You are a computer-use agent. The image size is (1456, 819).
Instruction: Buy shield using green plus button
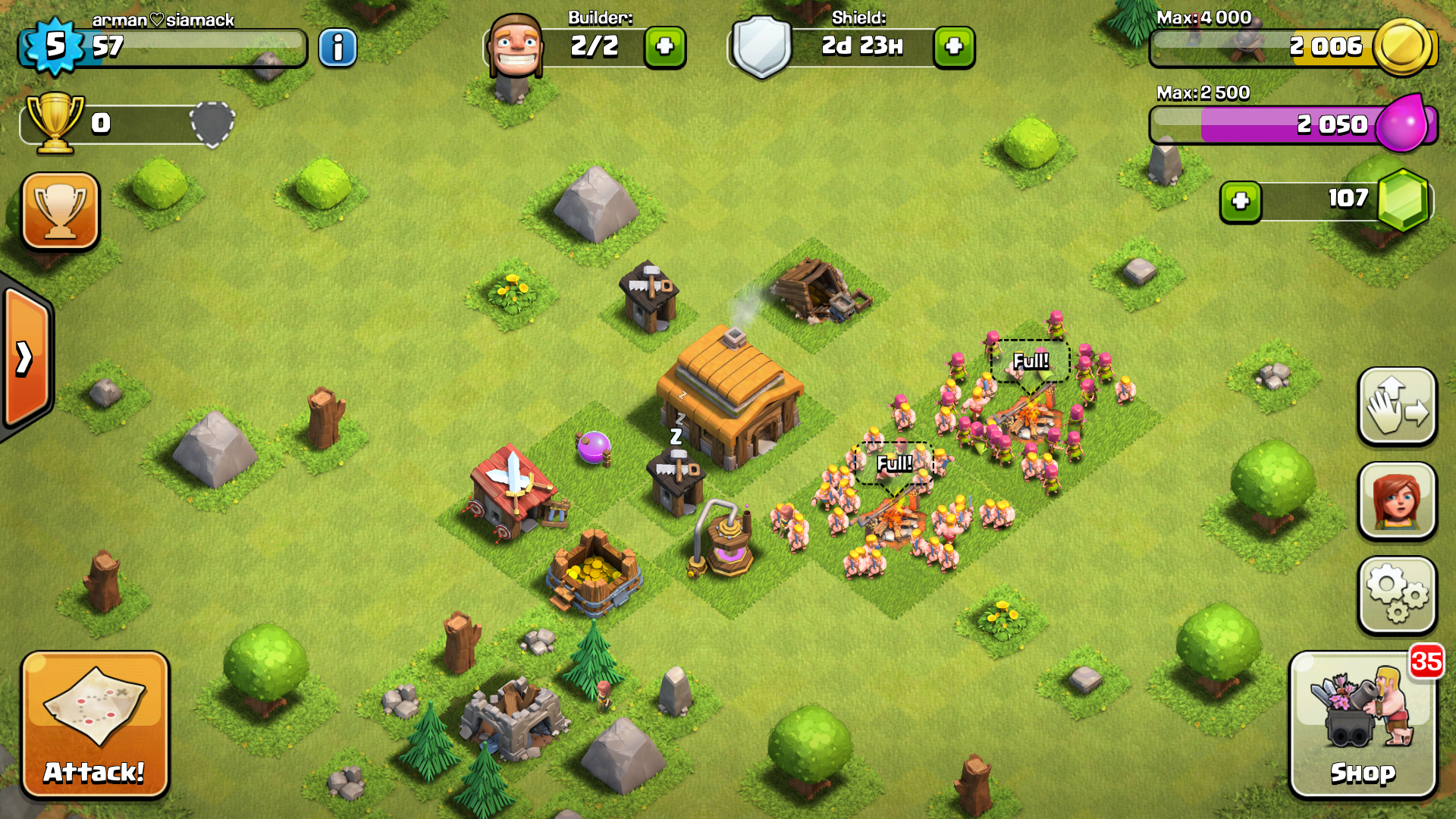[x=954, y=47]
